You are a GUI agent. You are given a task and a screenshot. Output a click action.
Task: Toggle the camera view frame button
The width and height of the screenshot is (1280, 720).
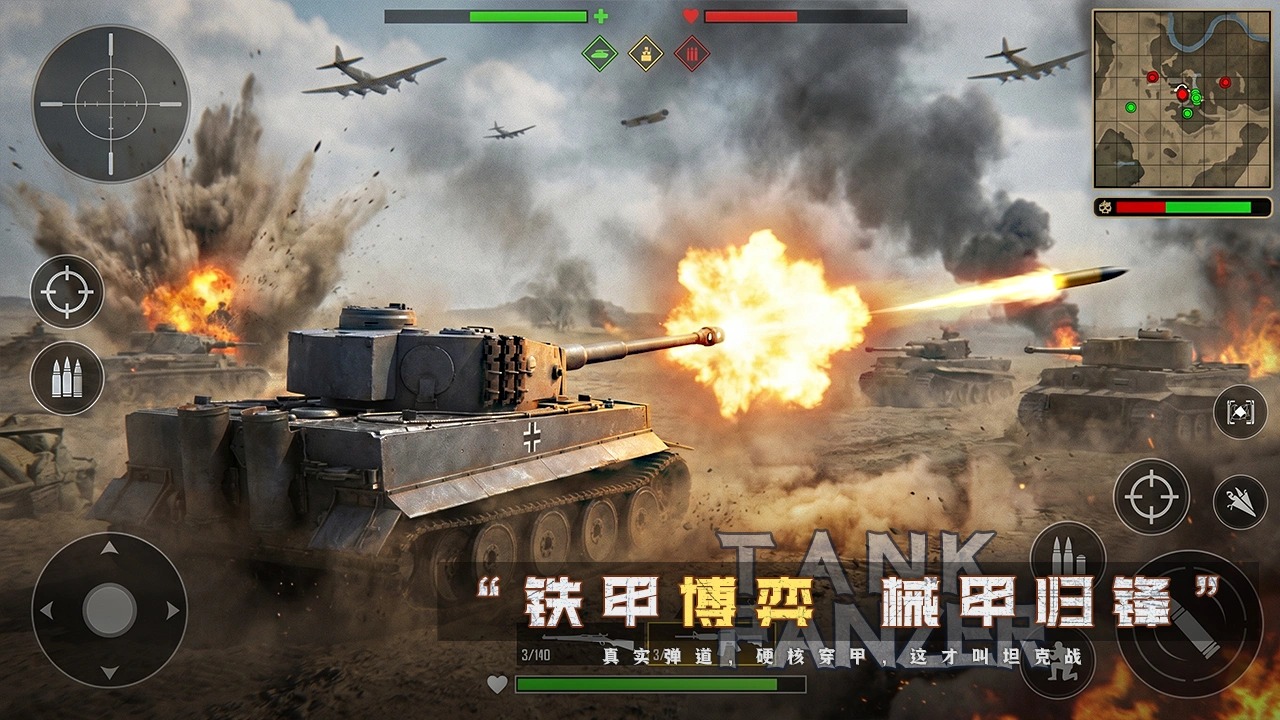(1240, 411)
